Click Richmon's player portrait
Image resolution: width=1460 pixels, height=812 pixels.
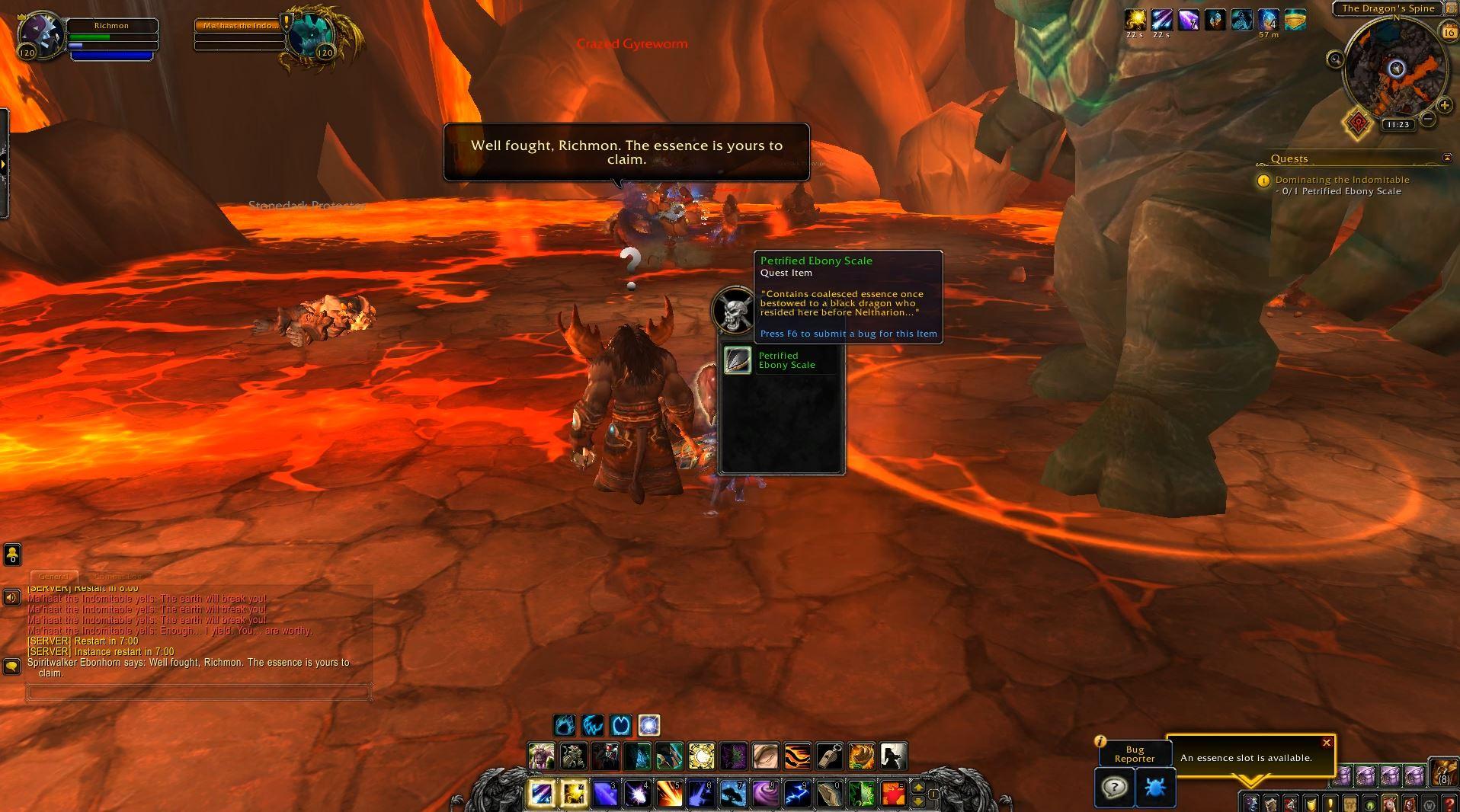42,34
